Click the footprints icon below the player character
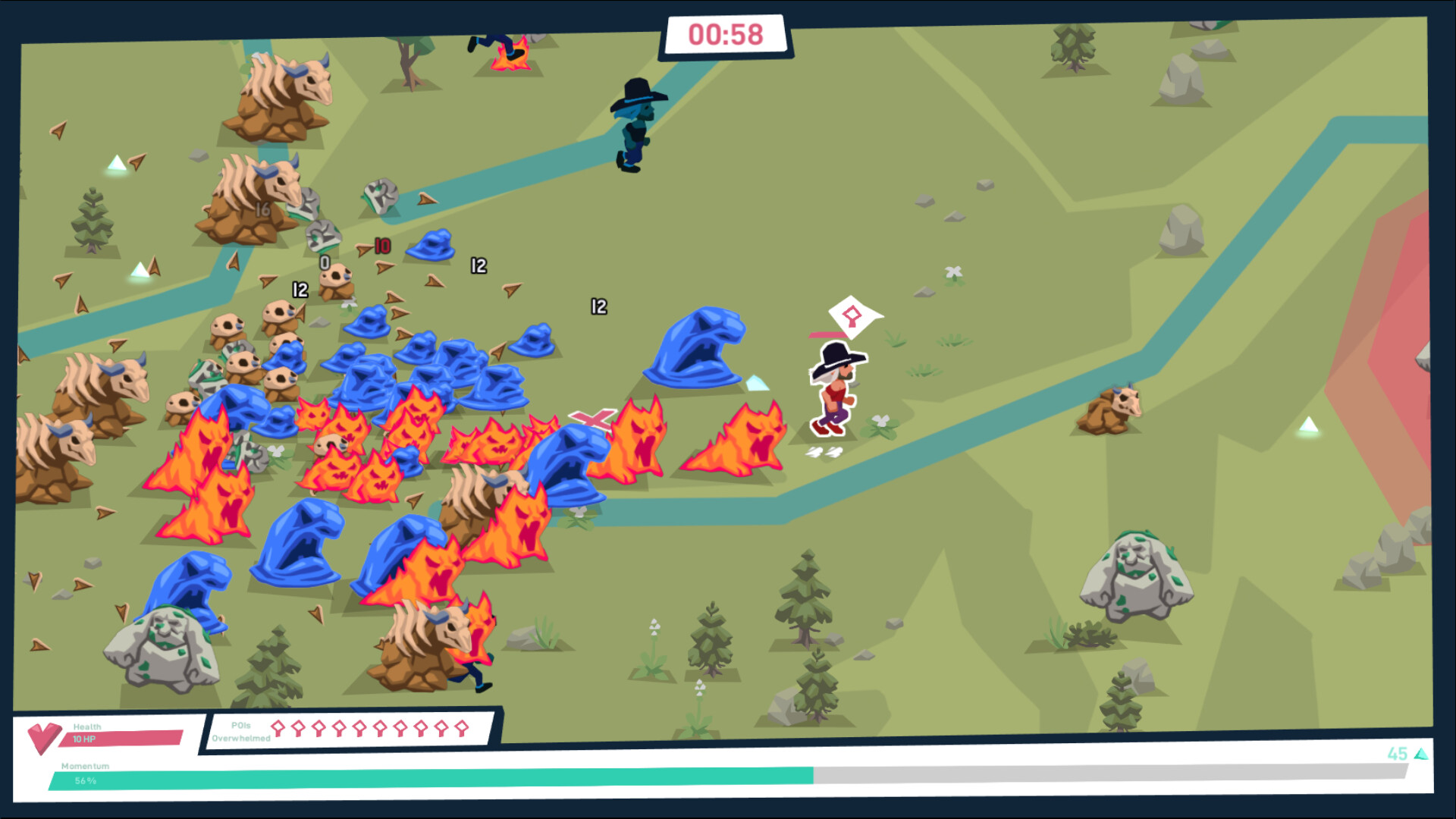 click(824, 452)
